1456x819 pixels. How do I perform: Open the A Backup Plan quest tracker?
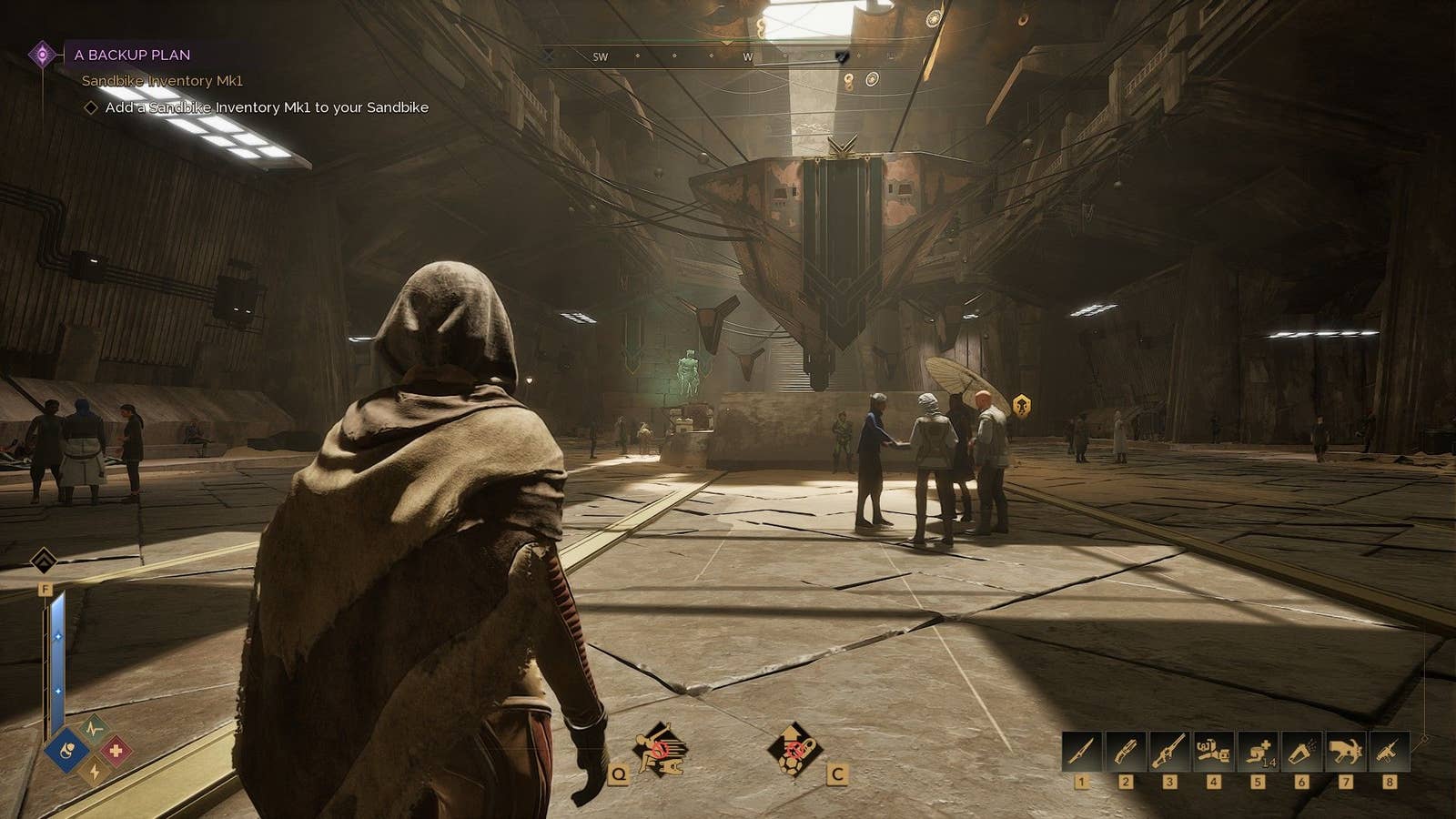[x=132, y=55]
